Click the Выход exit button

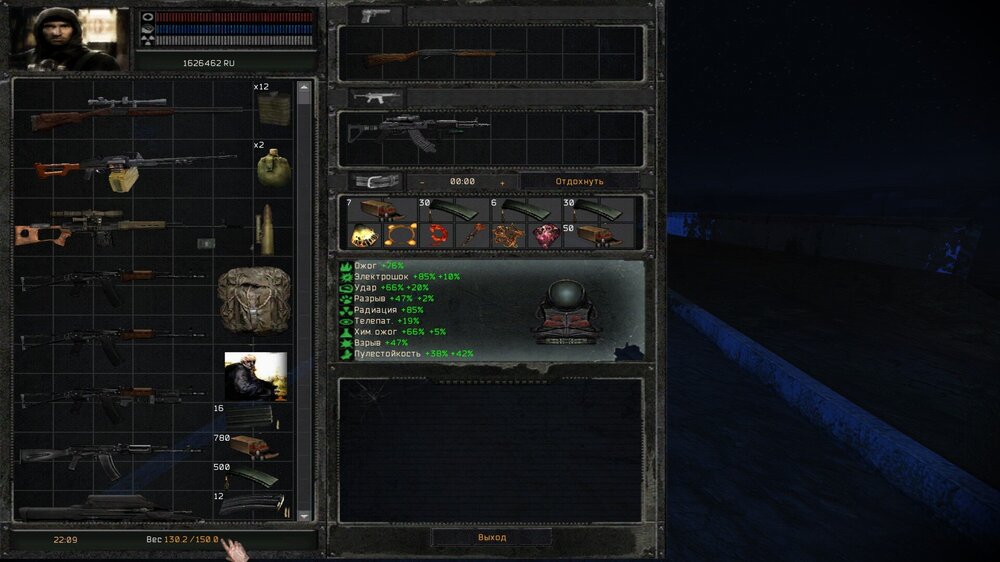491,537
